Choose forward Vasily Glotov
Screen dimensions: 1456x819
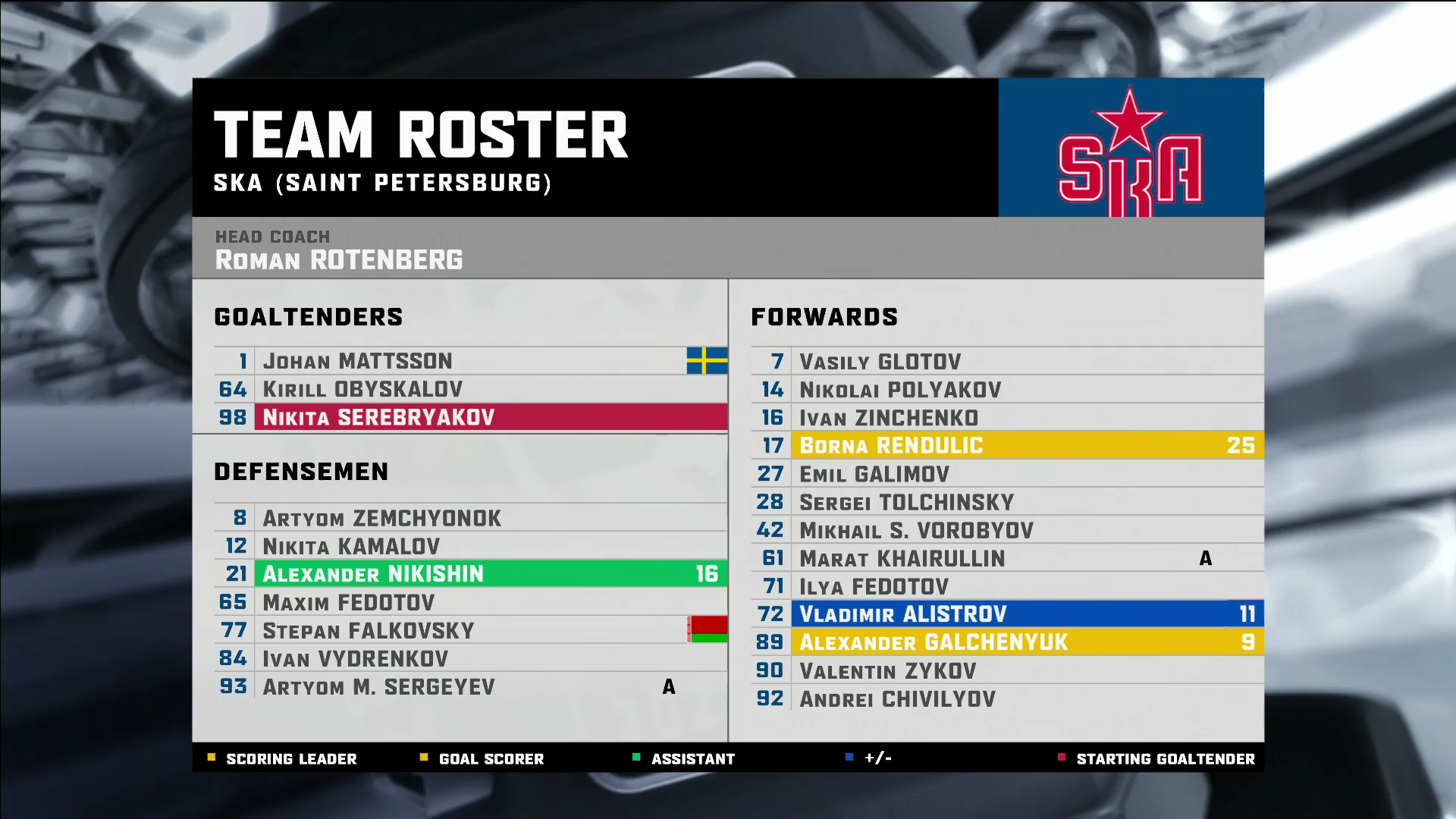(x=1007, y=362)
